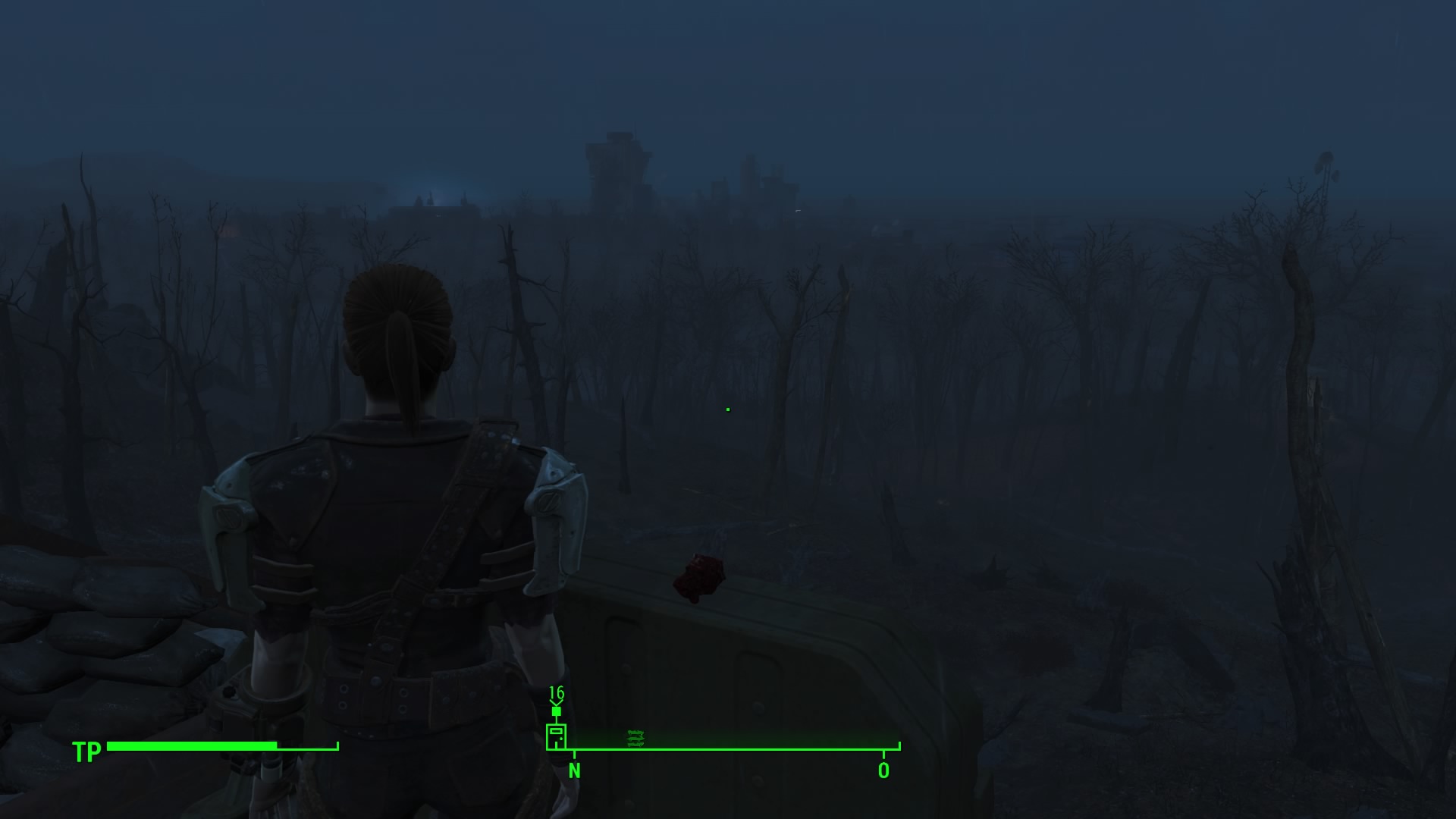Click the N heading on the compass
1456x819 pixels.
tap(575, 771)
